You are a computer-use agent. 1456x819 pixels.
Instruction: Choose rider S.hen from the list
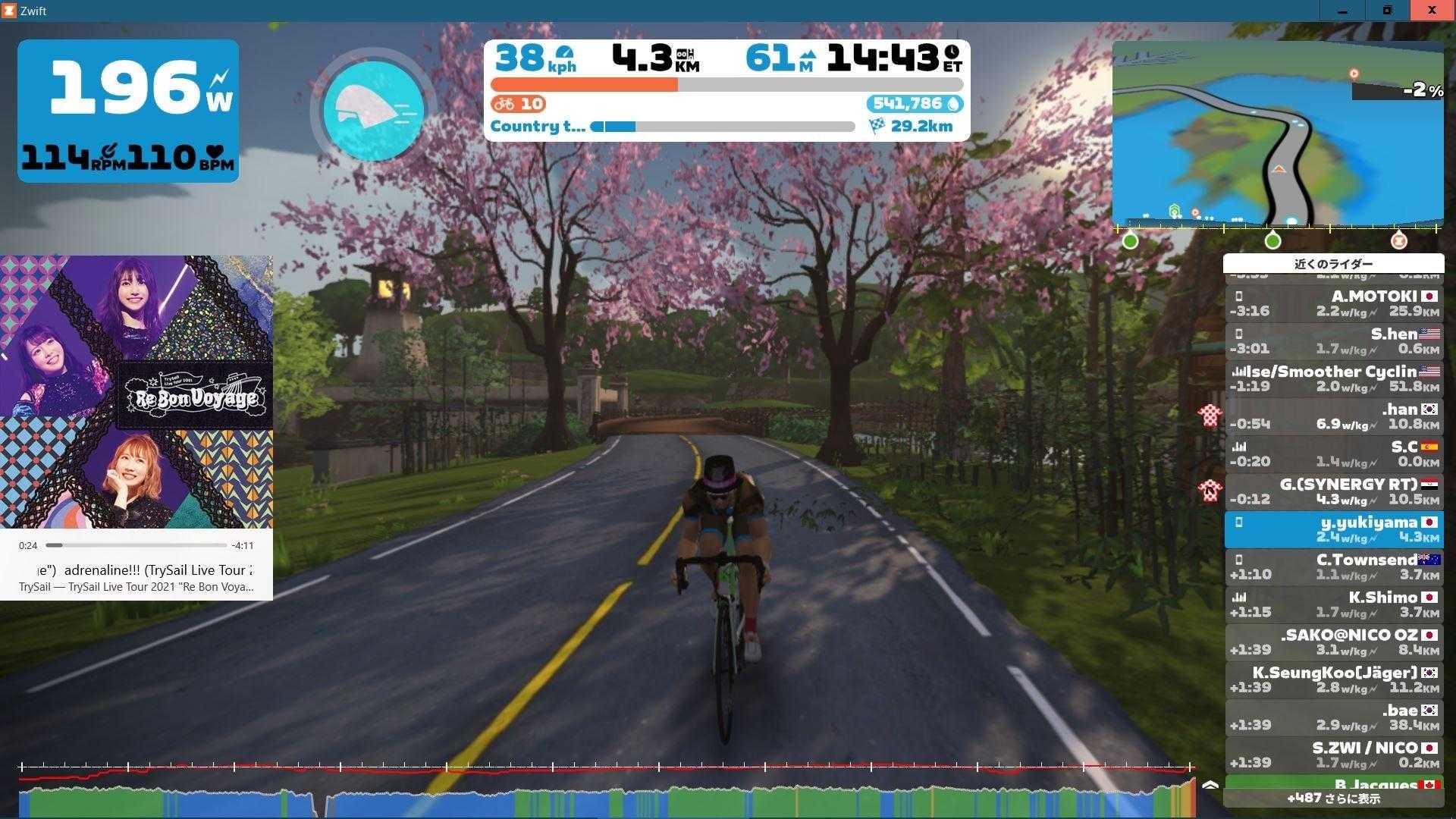pyautogui.click(x=1334, y=341)
